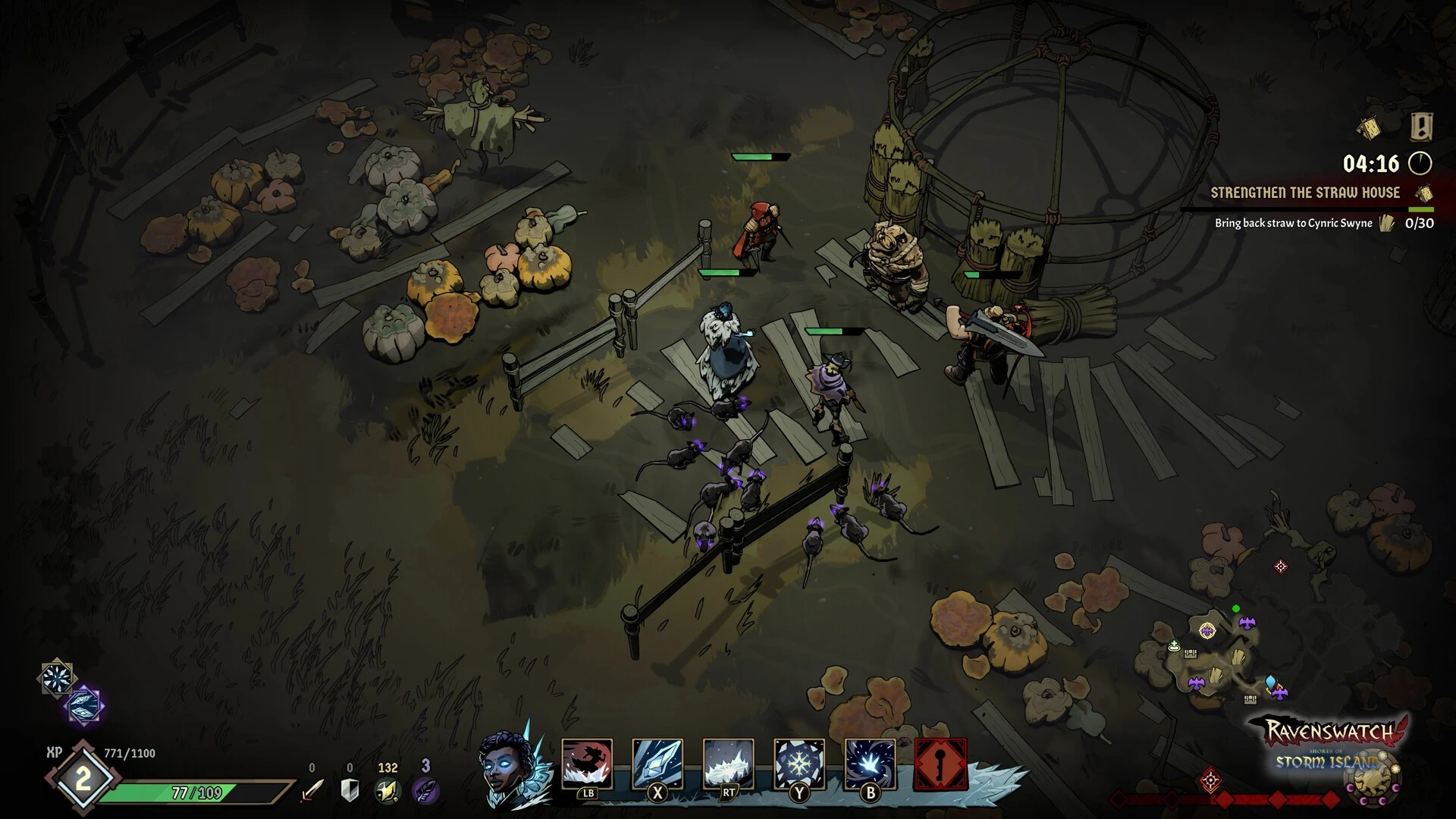Click the purple raven feather icon
1456x819 pixels.
(x=425, y=790)
